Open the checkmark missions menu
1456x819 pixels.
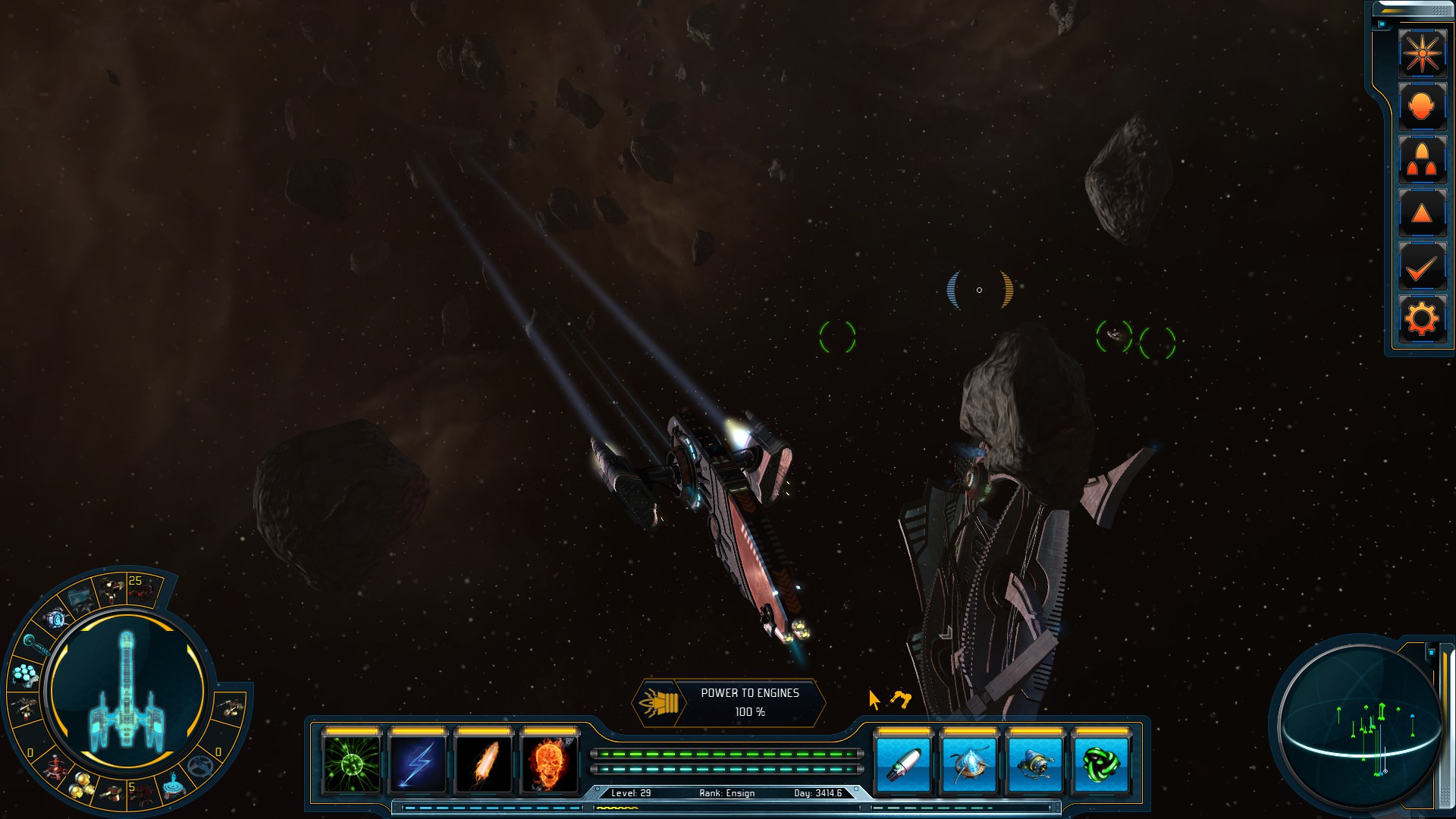(1422, 267)
